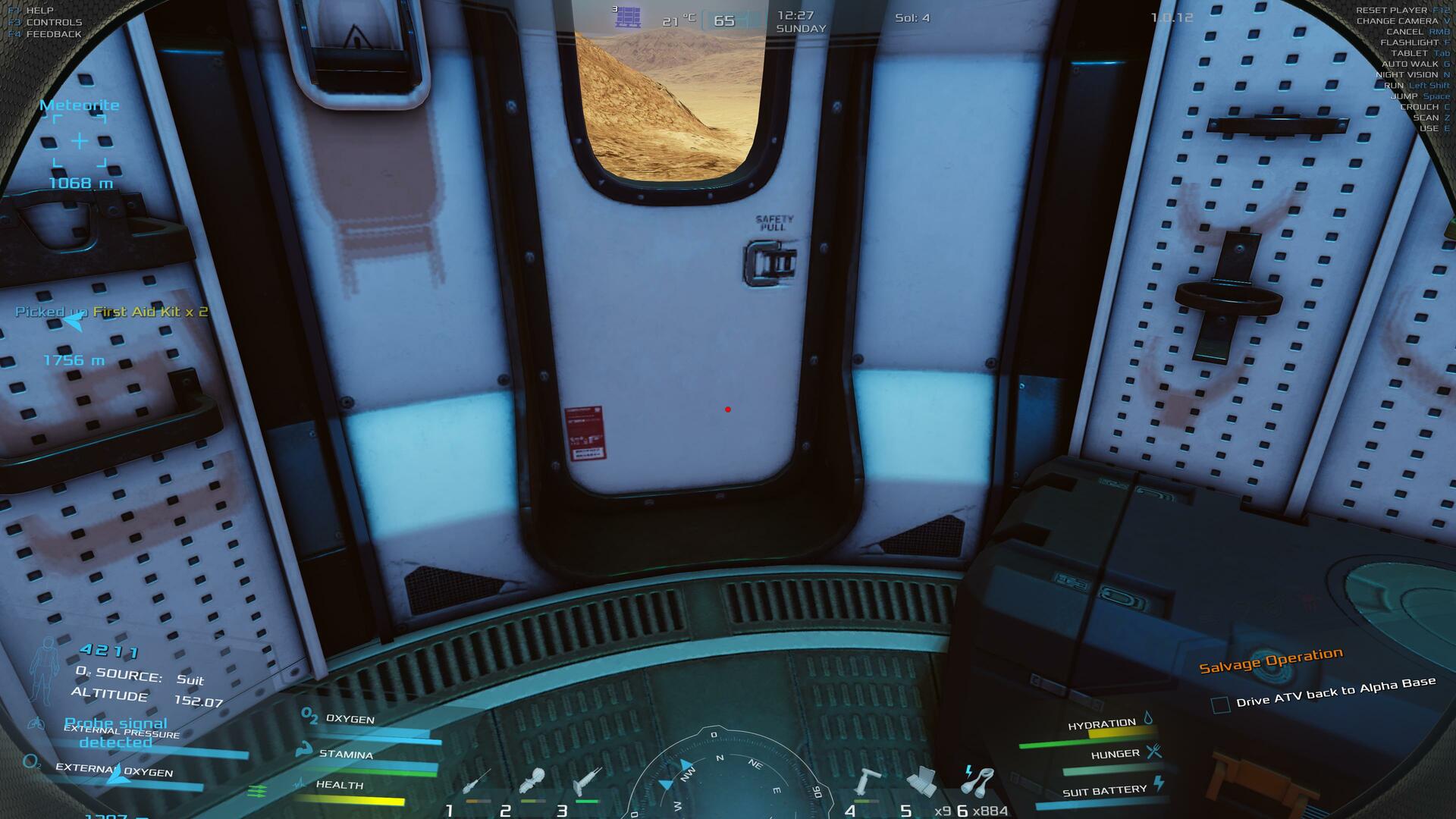This screenshot has height=819, width=1456.
Task: Open the Salvage Operation objective
Action: pos(1270,660)
